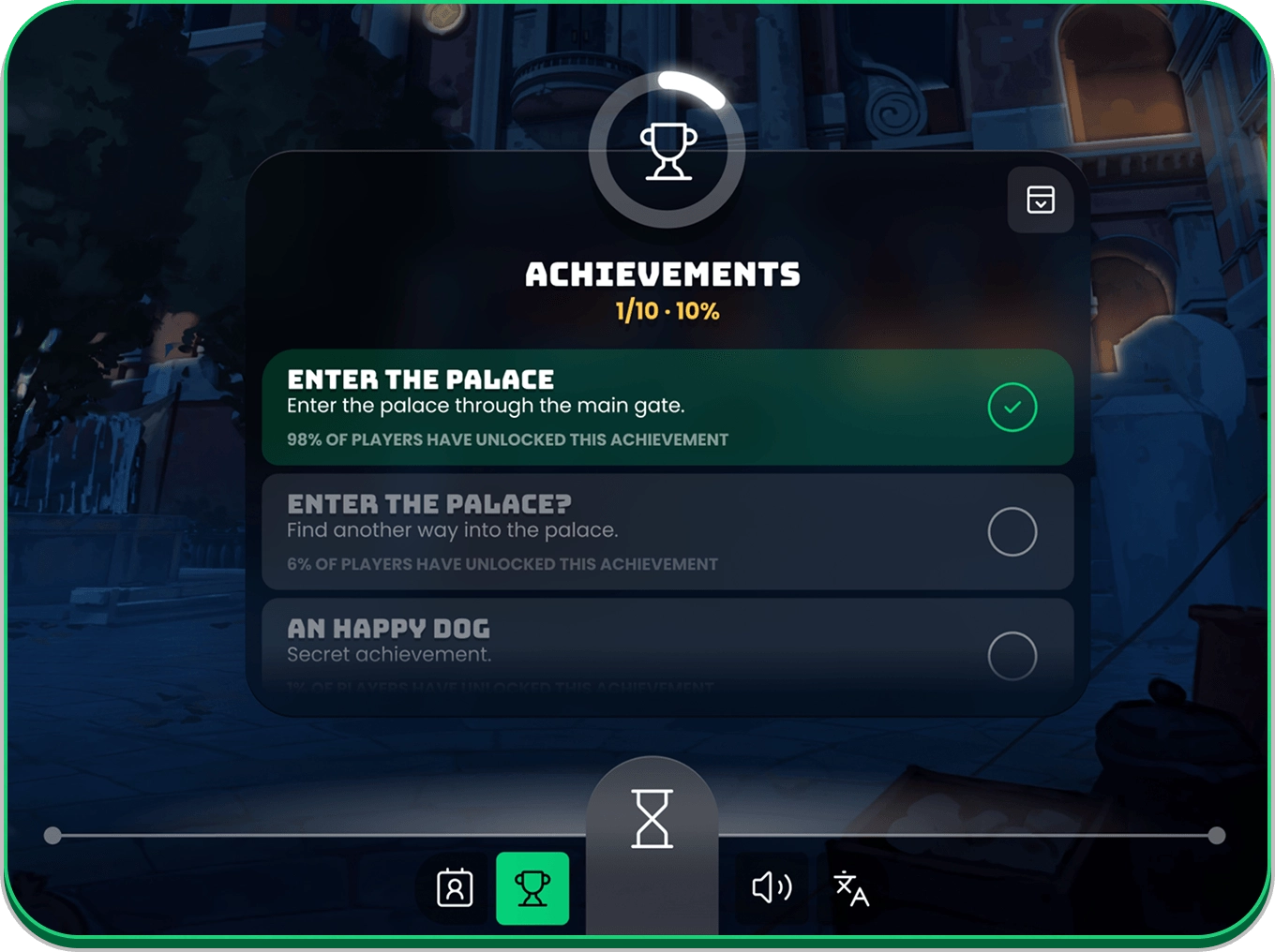Select the Enter the Palace? locked achievement
This screenshot has height=952, width=1275.
[x=667, y=532]
